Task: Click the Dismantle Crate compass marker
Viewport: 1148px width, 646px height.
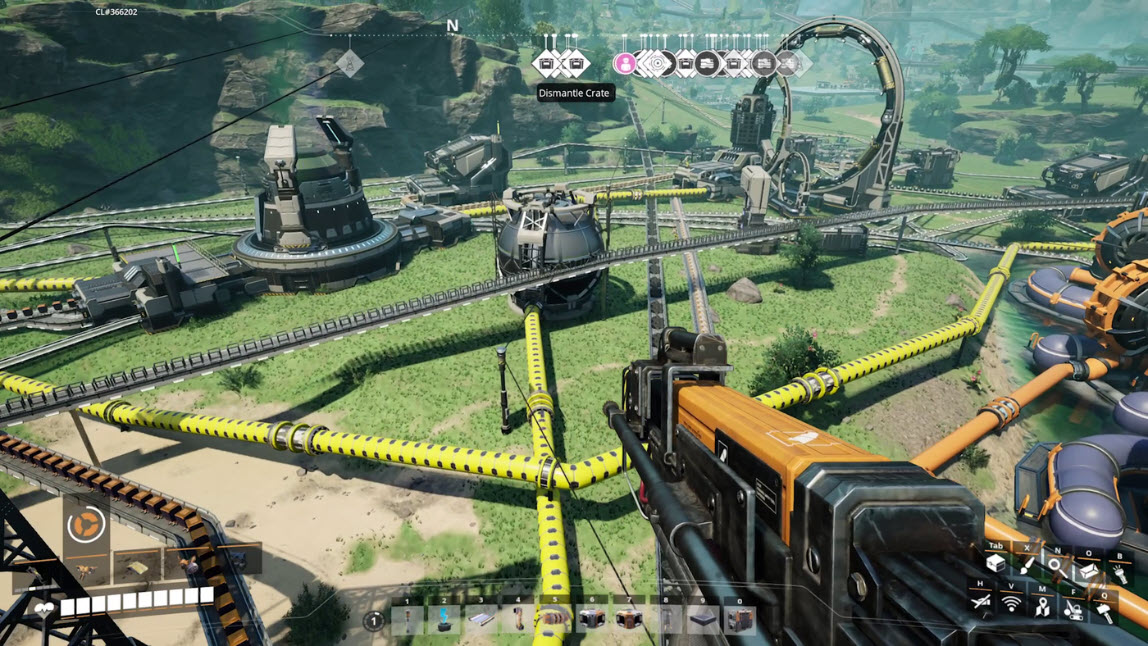Action: click(x=548, y=64)
